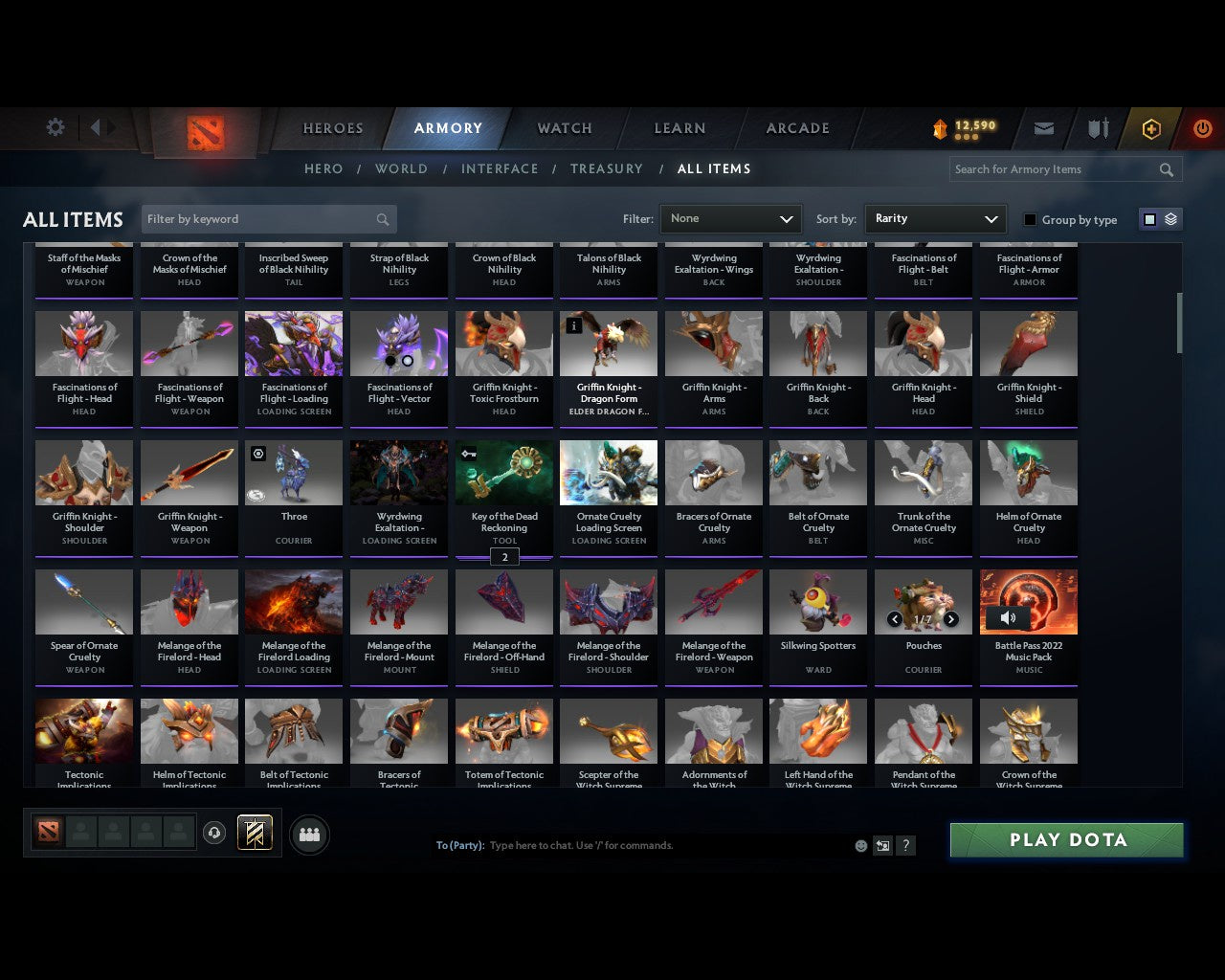Open the settings gear menu

pos(55,127)
